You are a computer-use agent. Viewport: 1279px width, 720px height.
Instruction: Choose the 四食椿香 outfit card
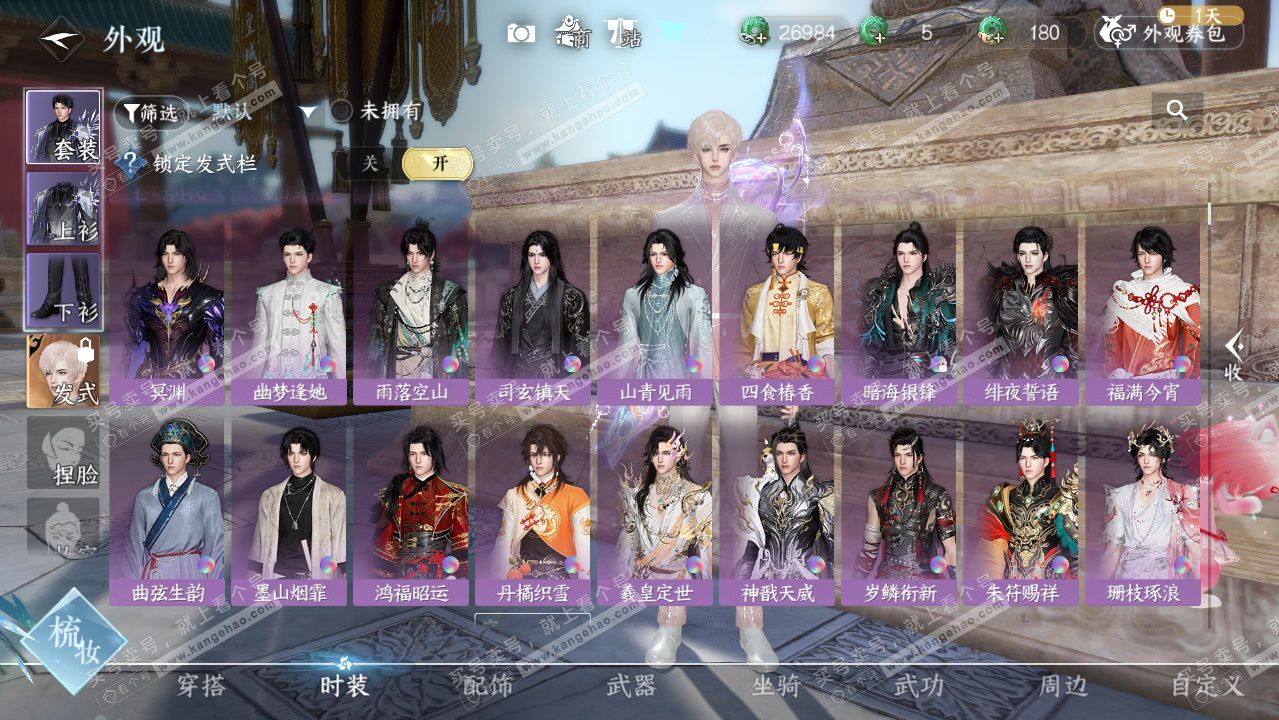tap(778, 312)
